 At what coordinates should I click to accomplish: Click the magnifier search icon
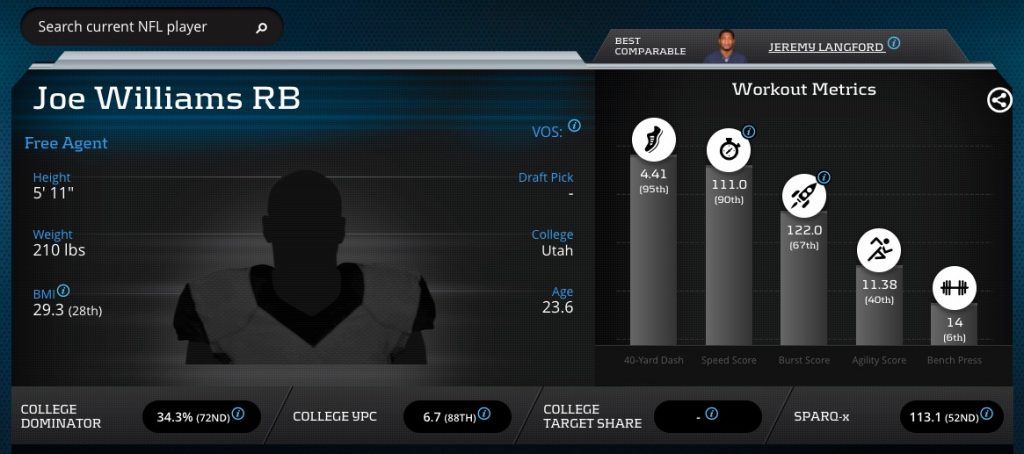click(262, 28)
